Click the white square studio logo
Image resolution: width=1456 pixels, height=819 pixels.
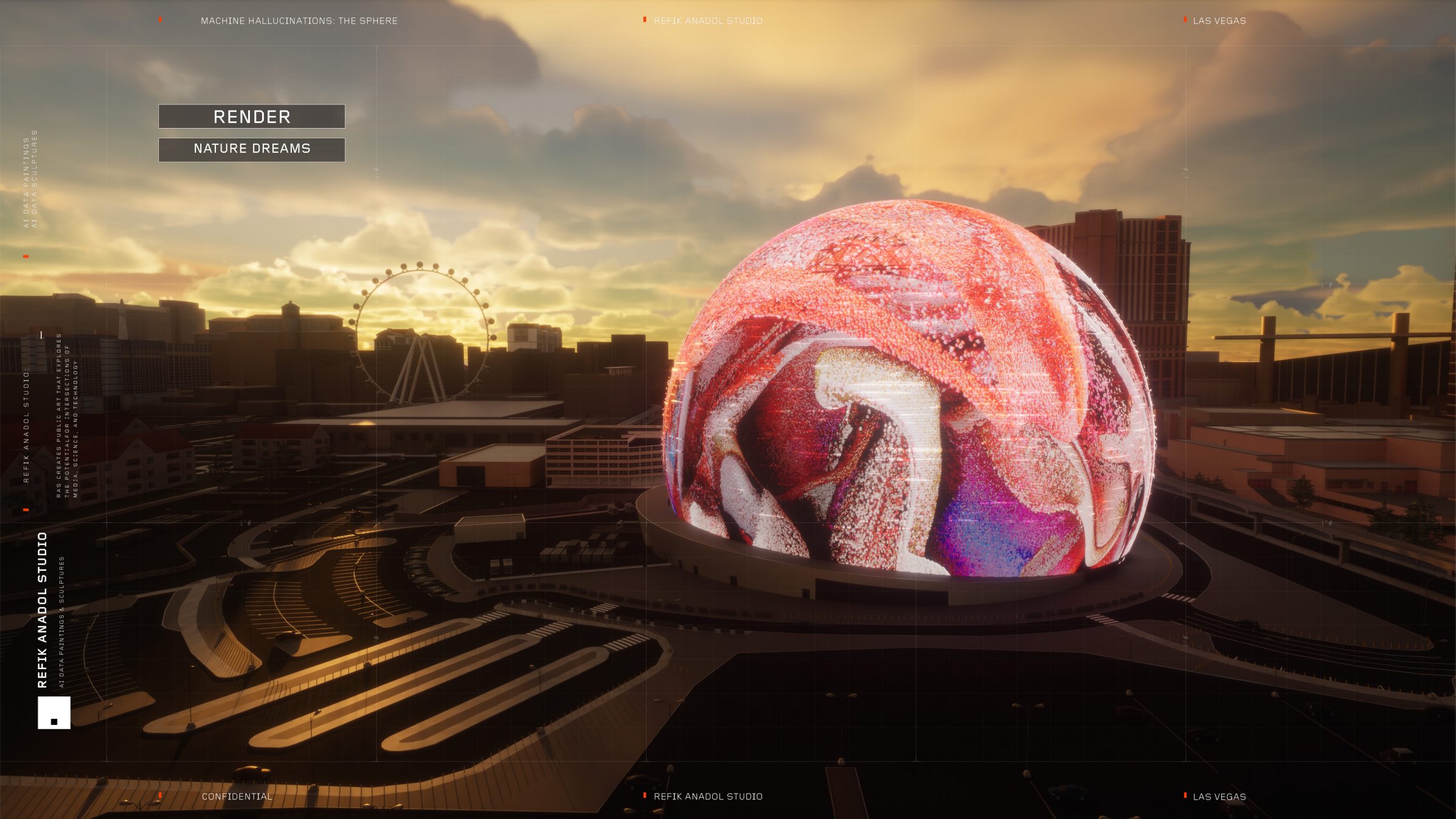point(54,712)
